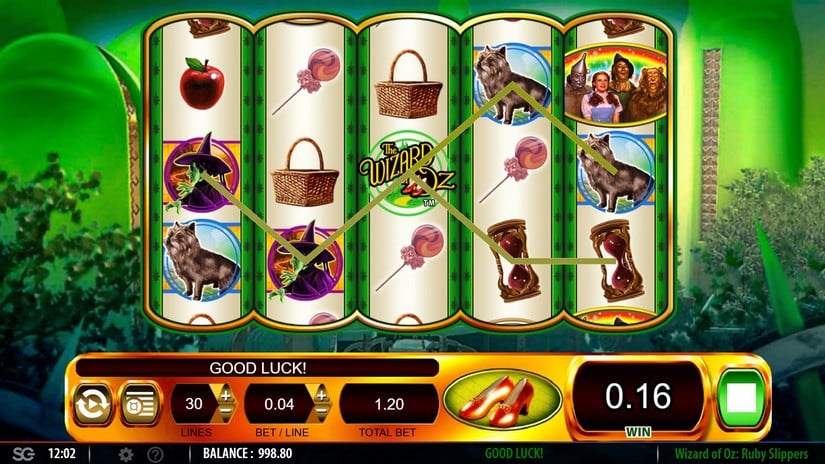Increase number of lines with plus
The image size is (825, 464).
[226, 396]
